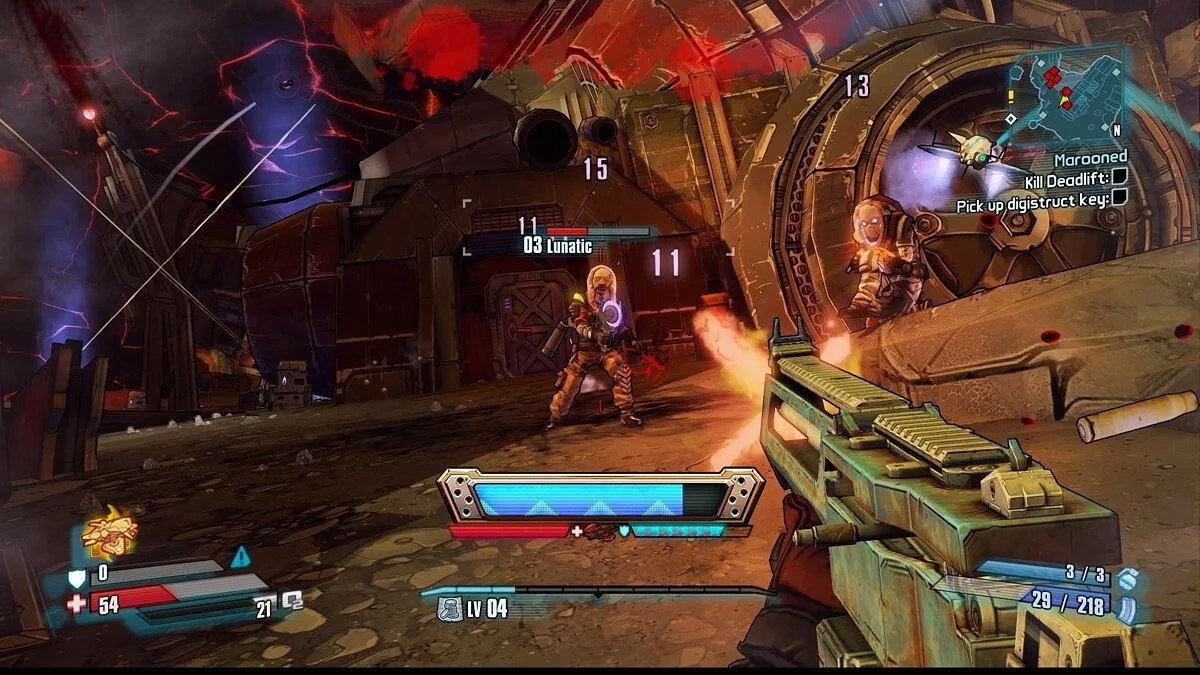Click the yellow exclamation quest marker
Screen dimensions: 1200x675
[x=1012, y=96]
